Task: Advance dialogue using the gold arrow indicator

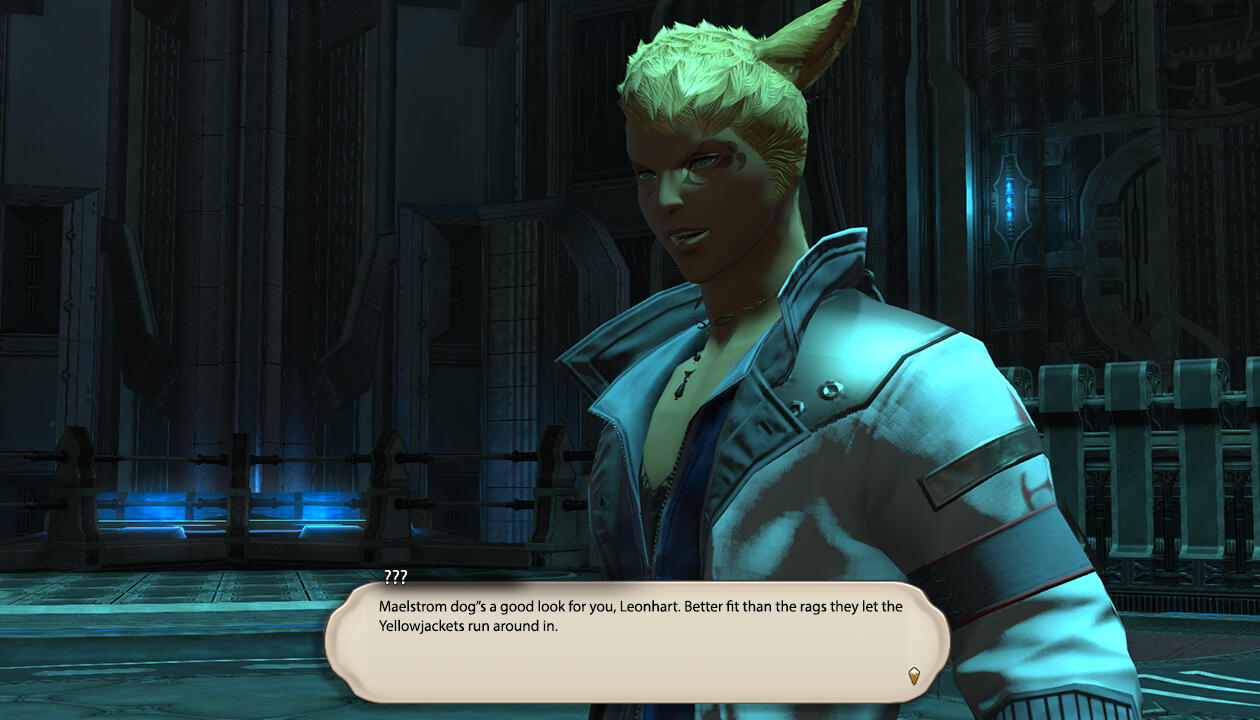Action: coord(913,675)
